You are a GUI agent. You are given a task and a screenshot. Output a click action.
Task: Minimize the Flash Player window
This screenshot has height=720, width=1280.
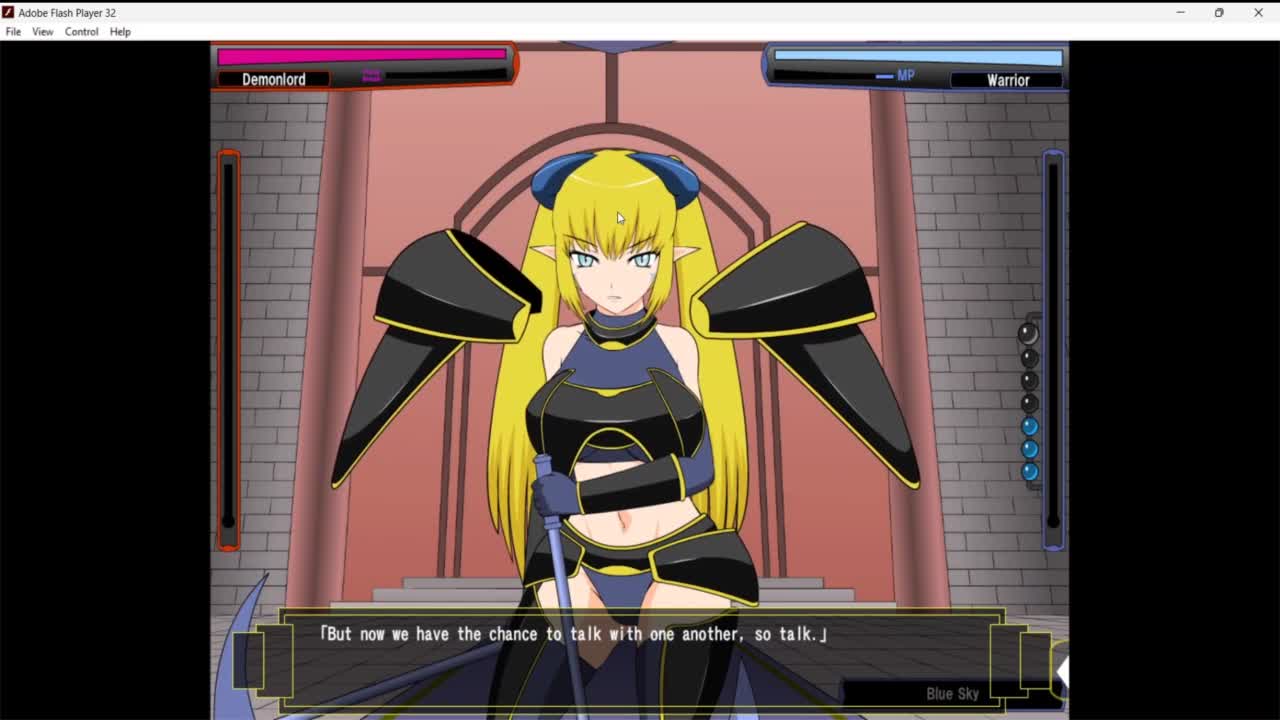(x=1180, y=13)
